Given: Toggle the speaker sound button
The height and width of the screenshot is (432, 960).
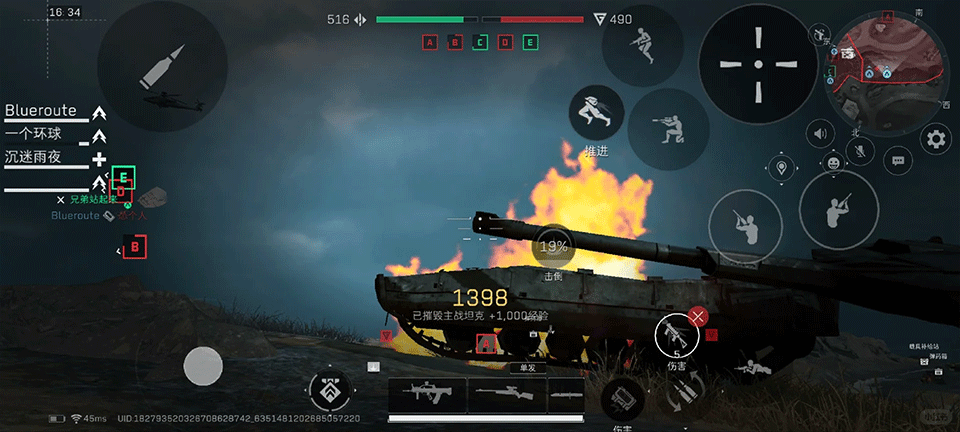Looking at the screenshot, I should 822,133.
